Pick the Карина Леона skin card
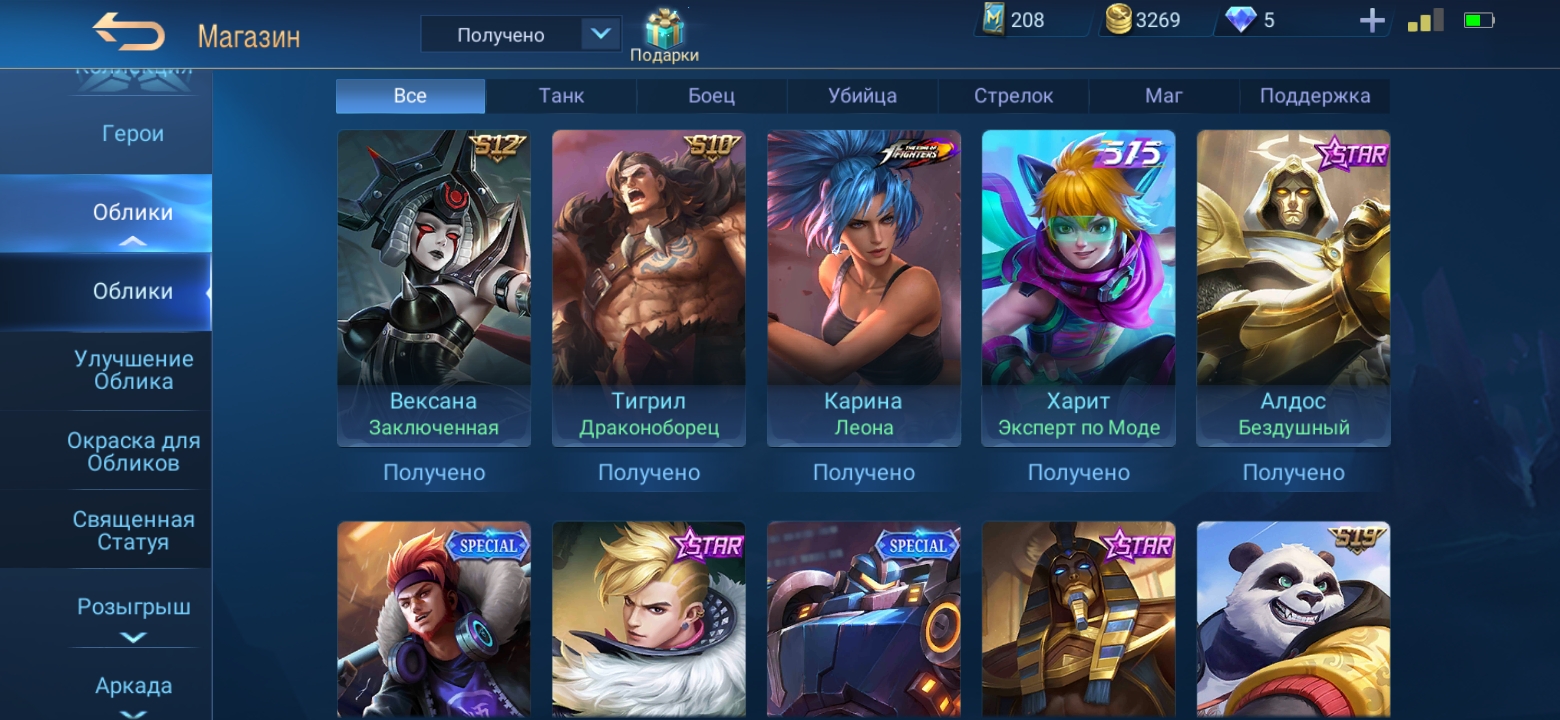 [864, 287]
